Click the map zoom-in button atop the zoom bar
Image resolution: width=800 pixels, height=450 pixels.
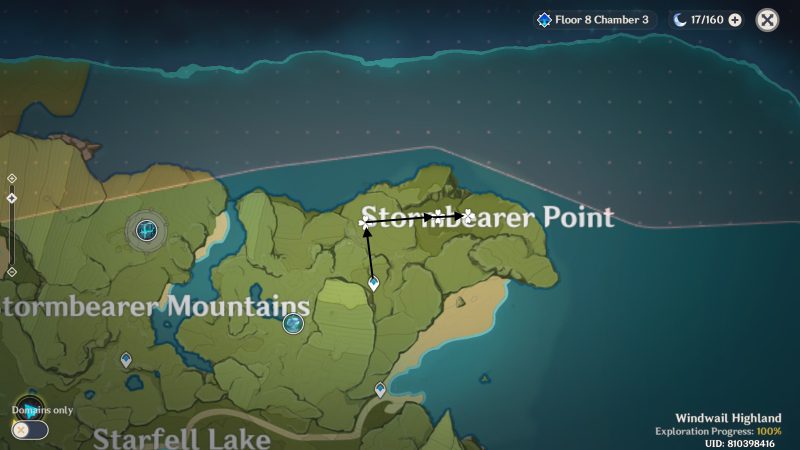11,178
